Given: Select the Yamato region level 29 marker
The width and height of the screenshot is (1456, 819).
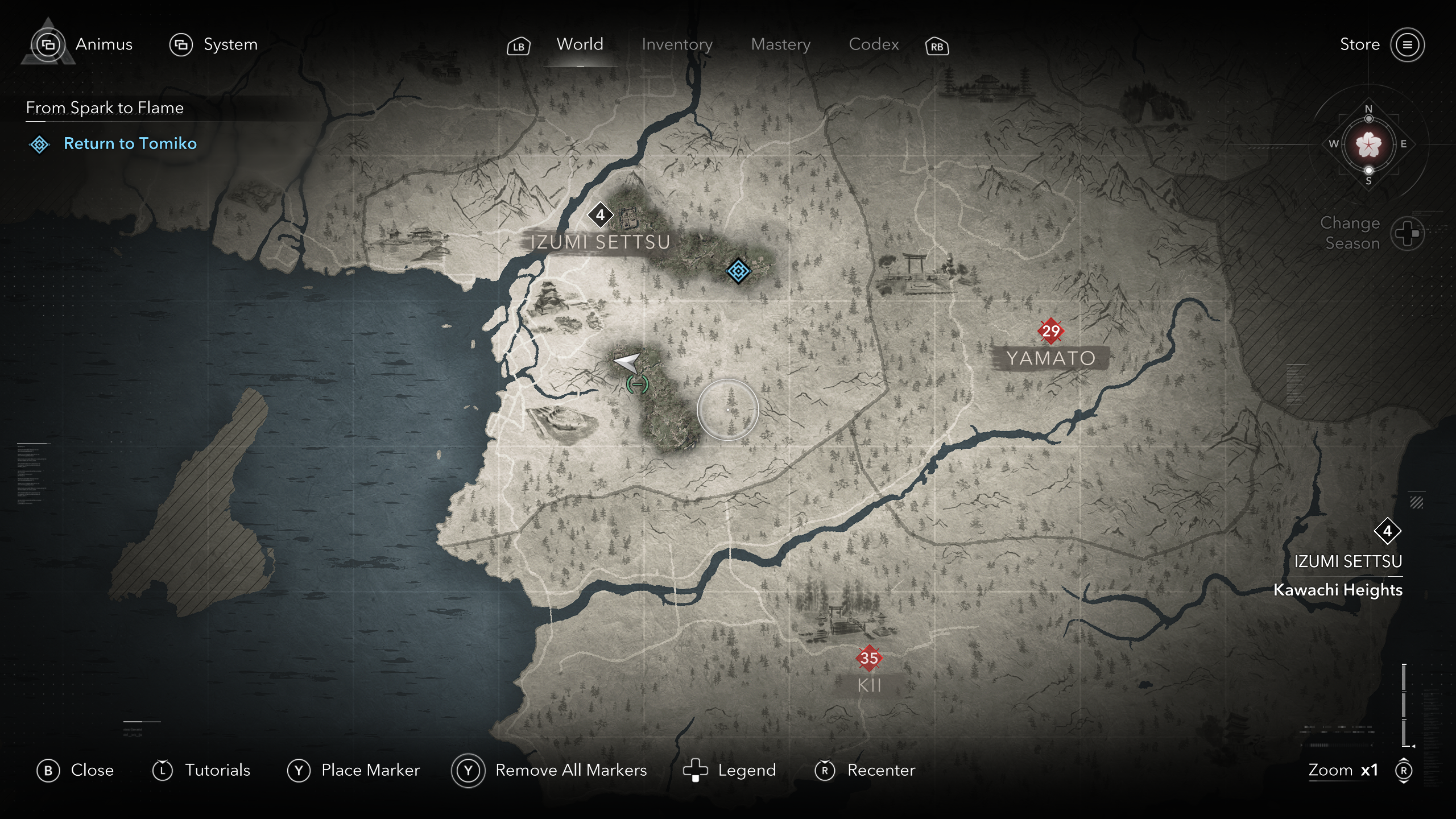Looking at the screenshot, I should 1050,330.
